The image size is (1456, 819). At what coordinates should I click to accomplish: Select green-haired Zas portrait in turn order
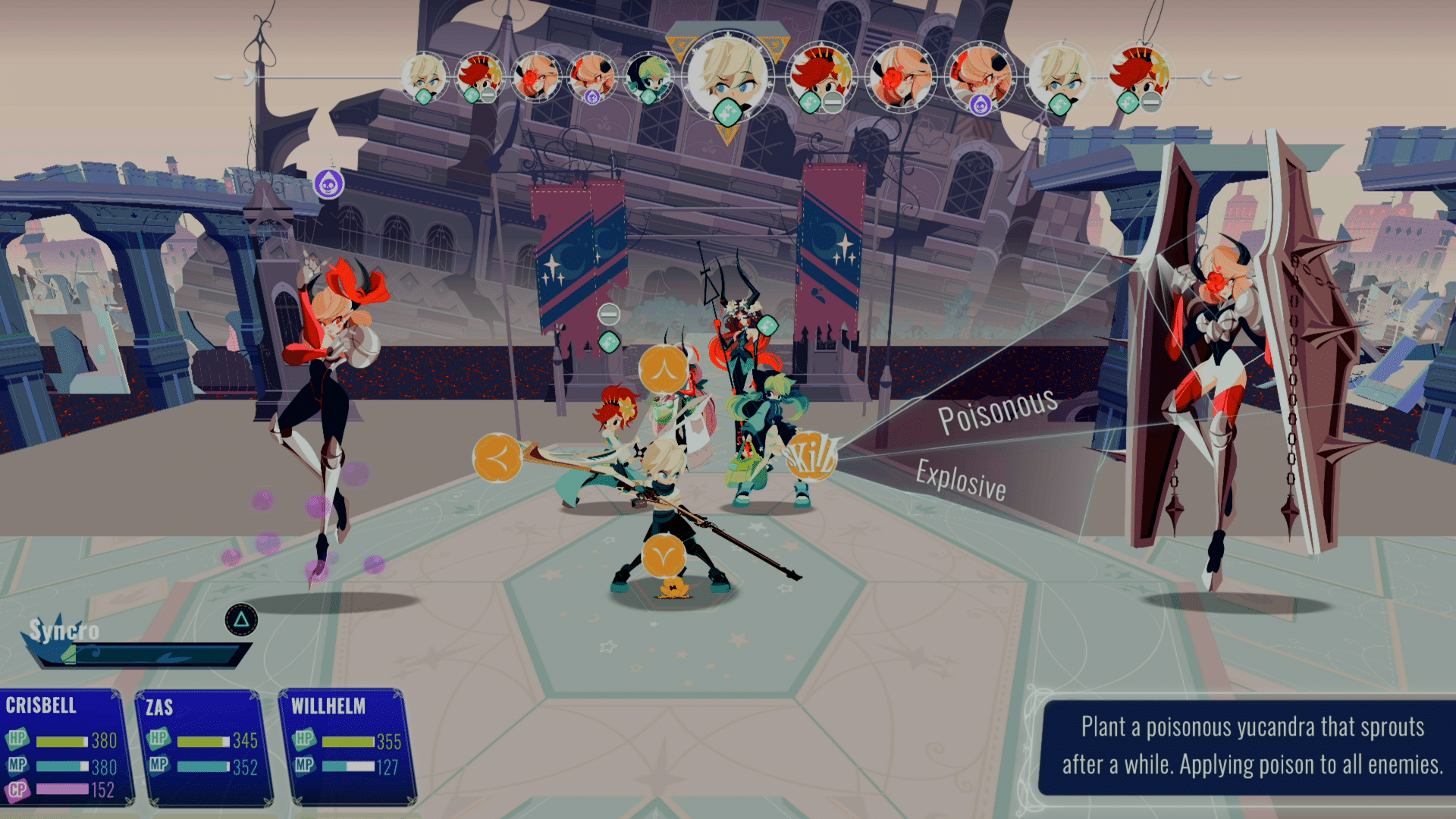tap(649, 77)
